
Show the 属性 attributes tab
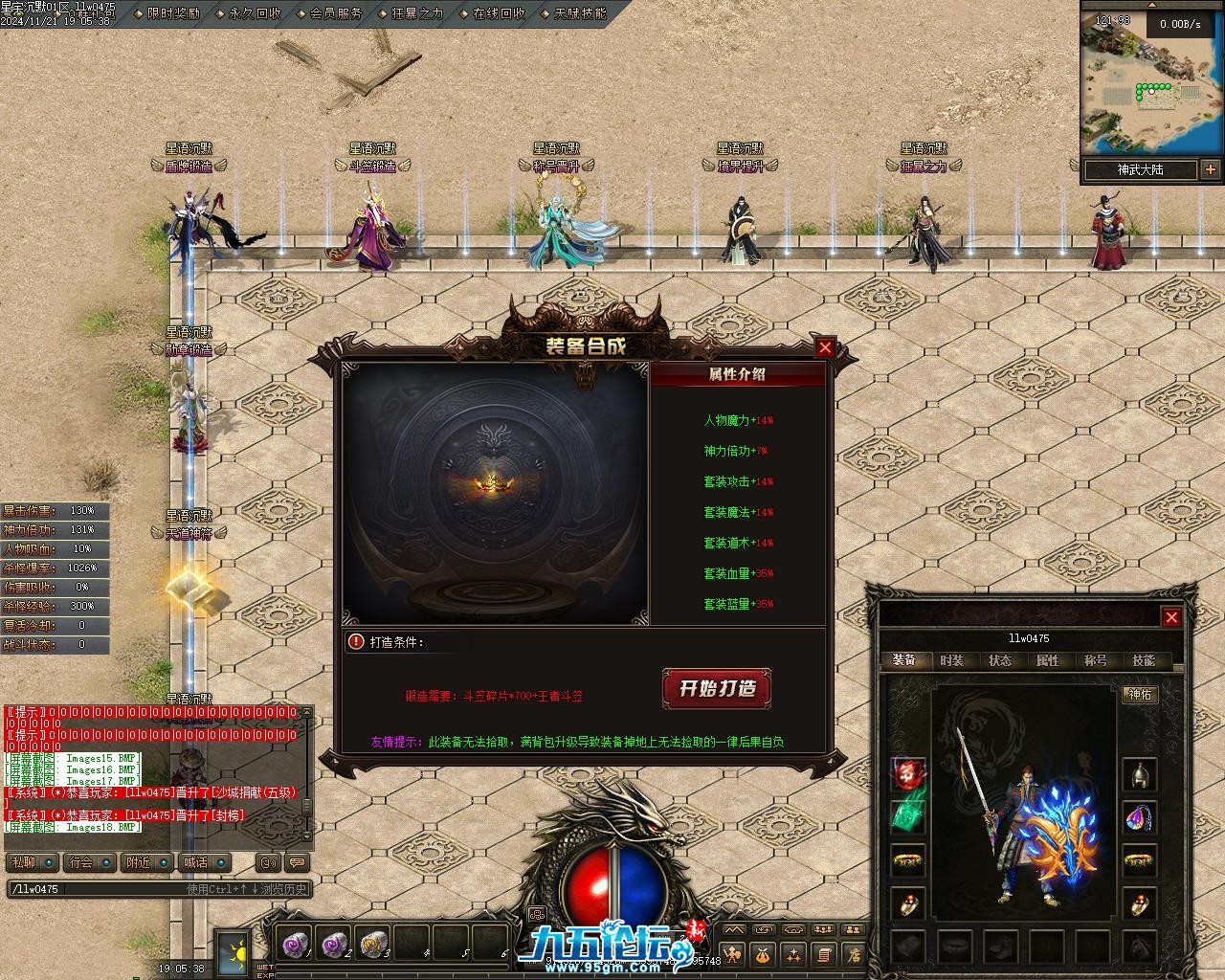(1048, 660)
